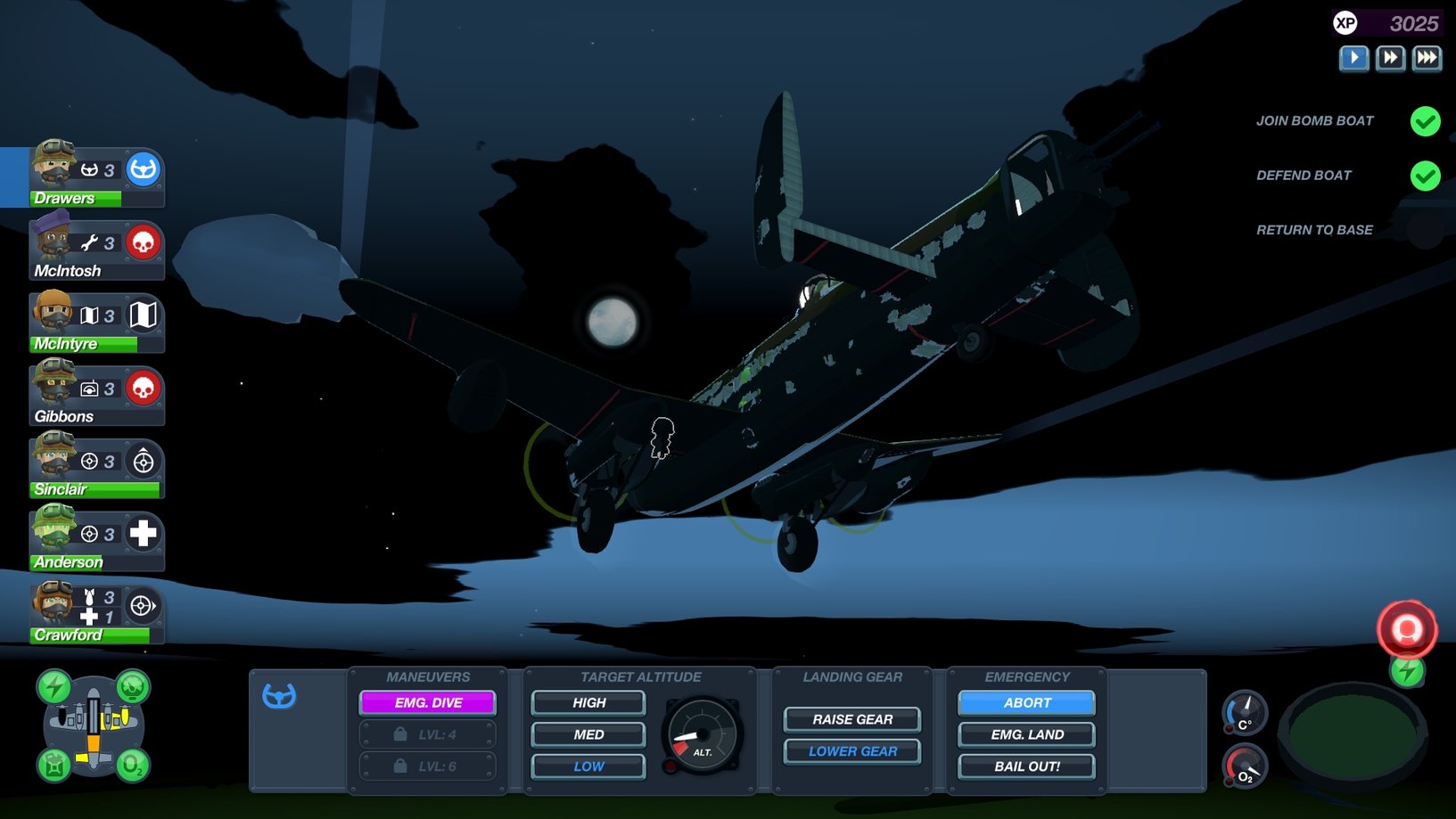Order the crew to BAIL OUT!

coord(1027,766)
